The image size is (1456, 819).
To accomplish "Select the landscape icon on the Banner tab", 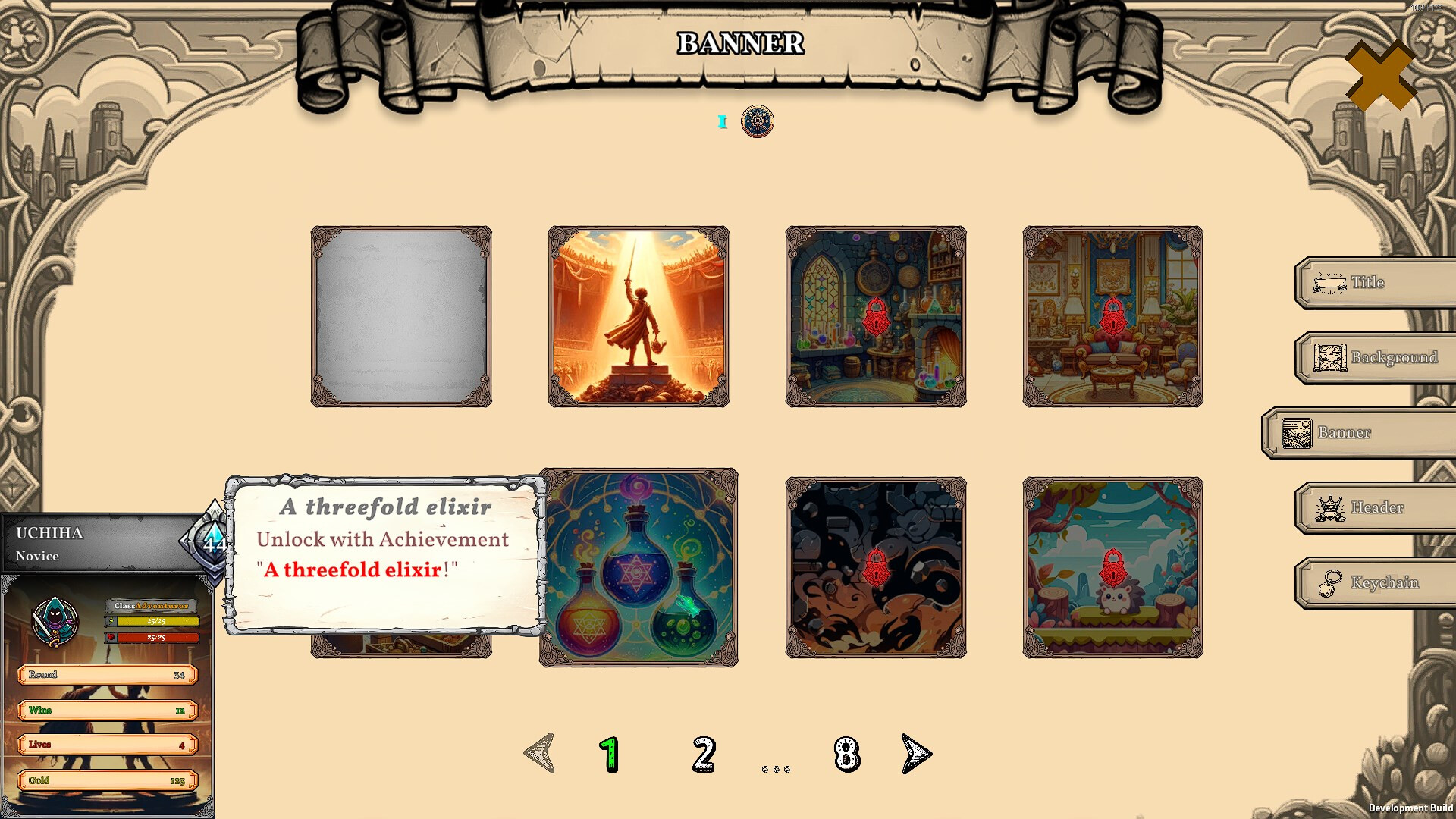I will pos(1297,432).
